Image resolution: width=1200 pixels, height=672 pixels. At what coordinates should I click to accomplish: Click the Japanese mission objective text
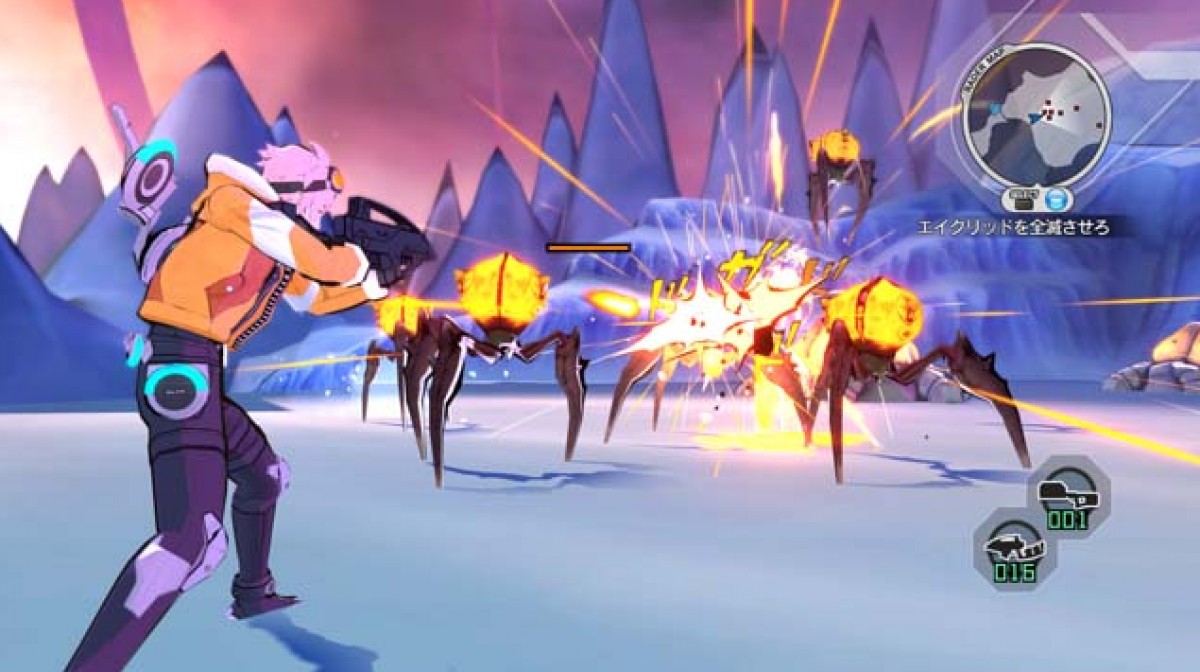click(1014, 228)
